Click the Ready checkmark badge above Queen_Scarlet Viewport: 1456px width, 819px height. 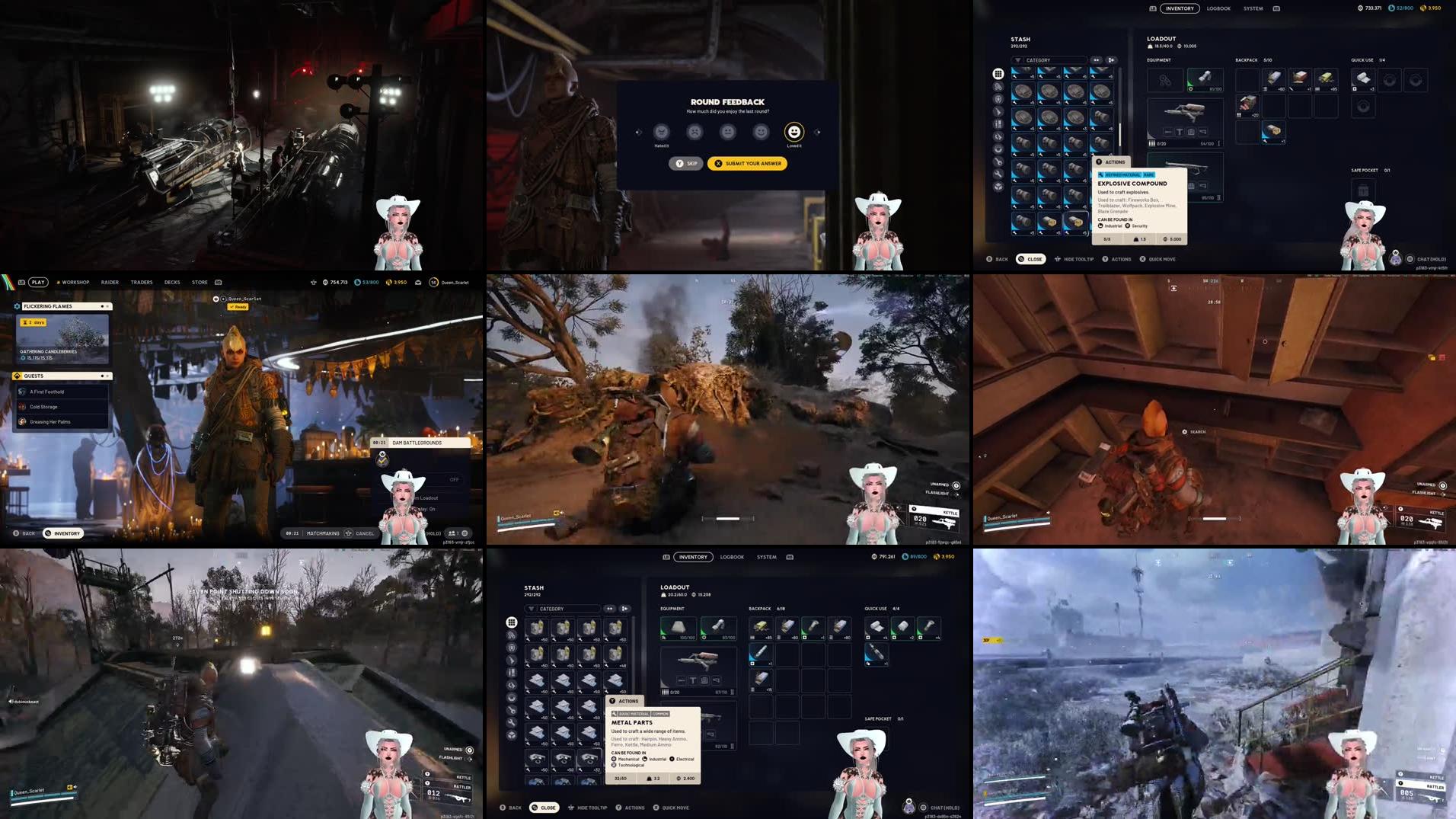click(x=238, y=307)
